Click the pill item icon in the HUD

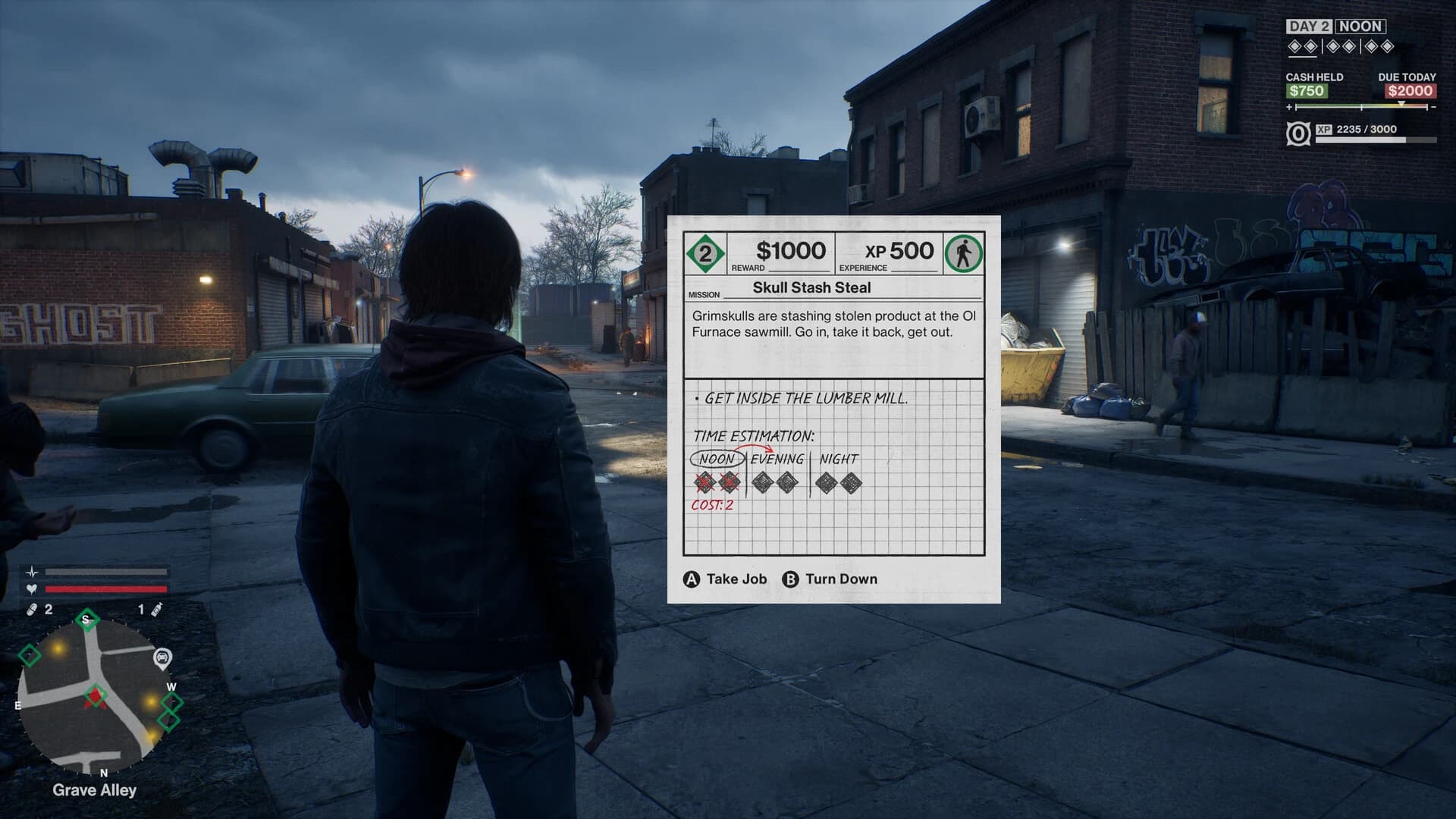(30, 608)
